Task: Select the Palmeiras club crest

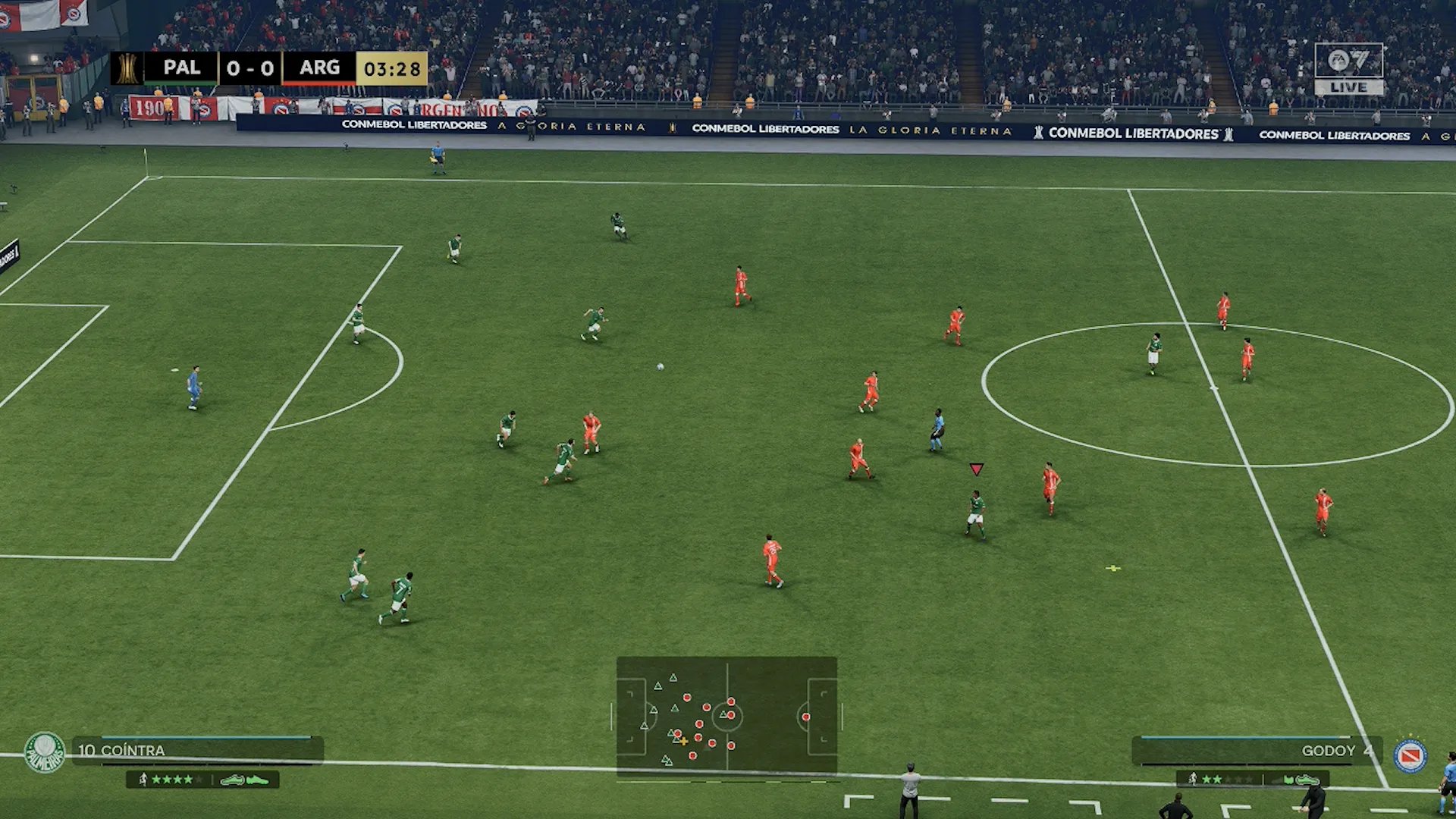Action: pyautogui.click(x=45, y=752)
